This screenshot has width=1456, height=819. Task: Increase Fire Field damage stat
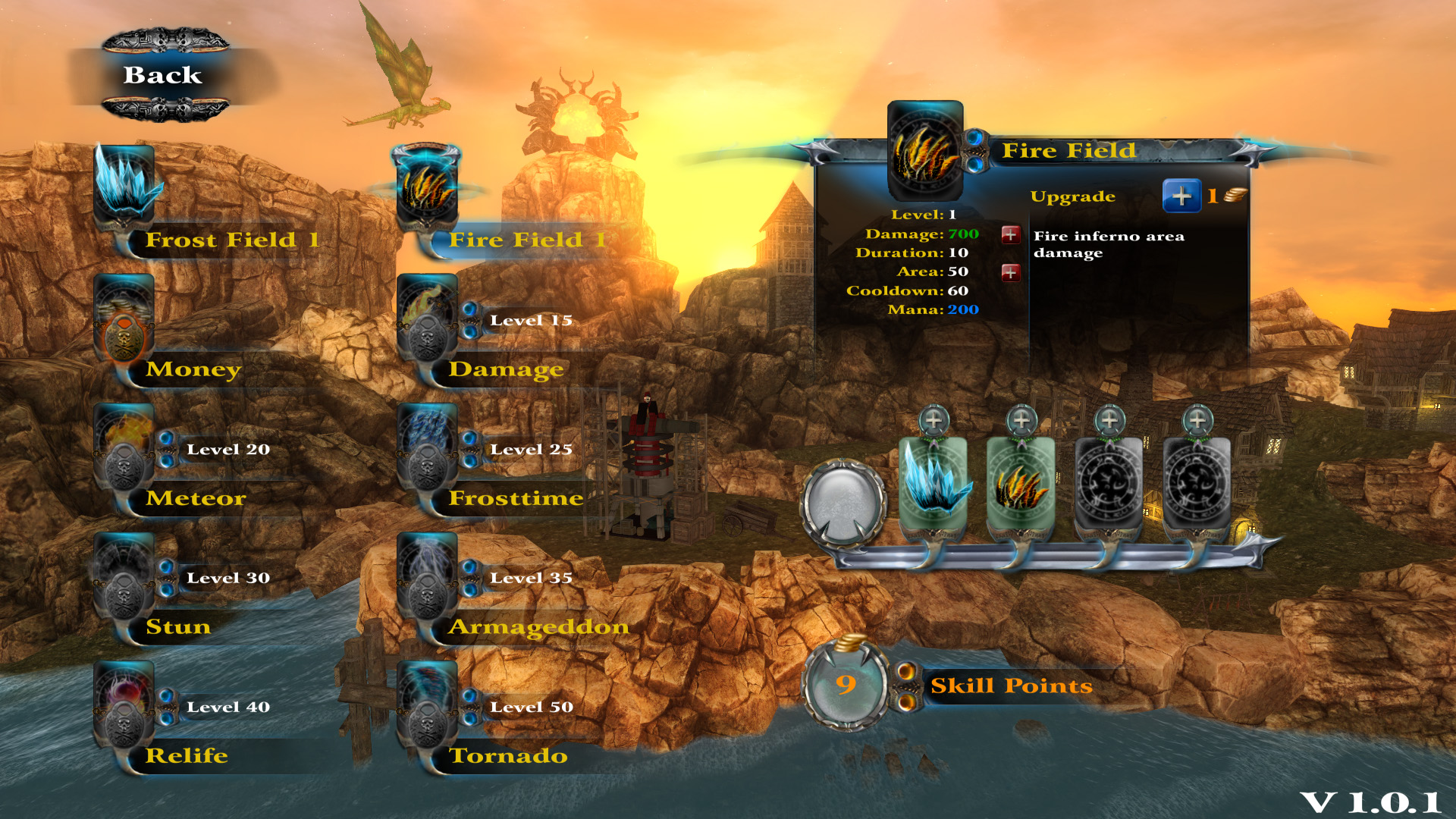1010,234
